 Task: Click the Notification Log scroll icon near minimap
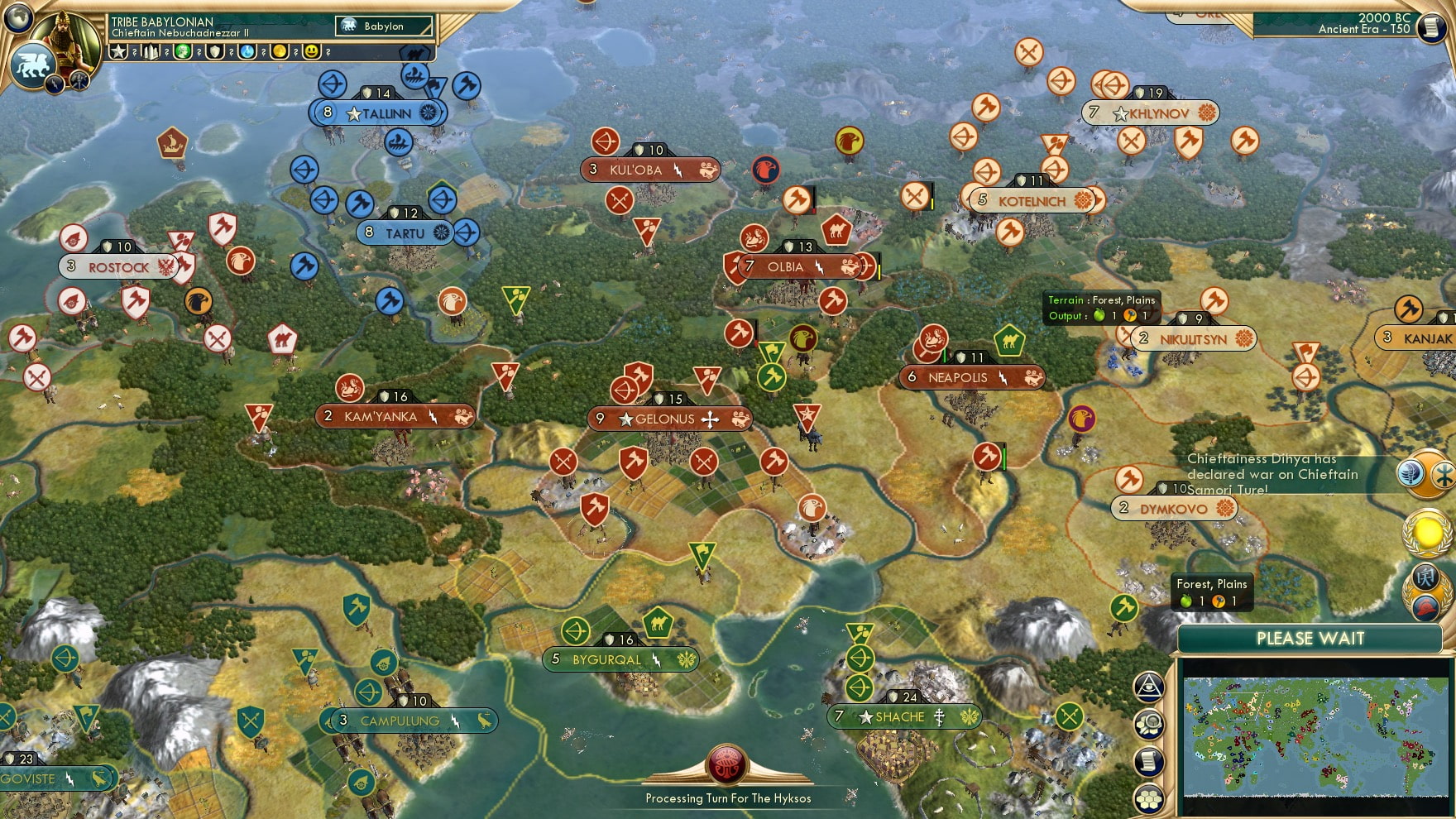1148,760
